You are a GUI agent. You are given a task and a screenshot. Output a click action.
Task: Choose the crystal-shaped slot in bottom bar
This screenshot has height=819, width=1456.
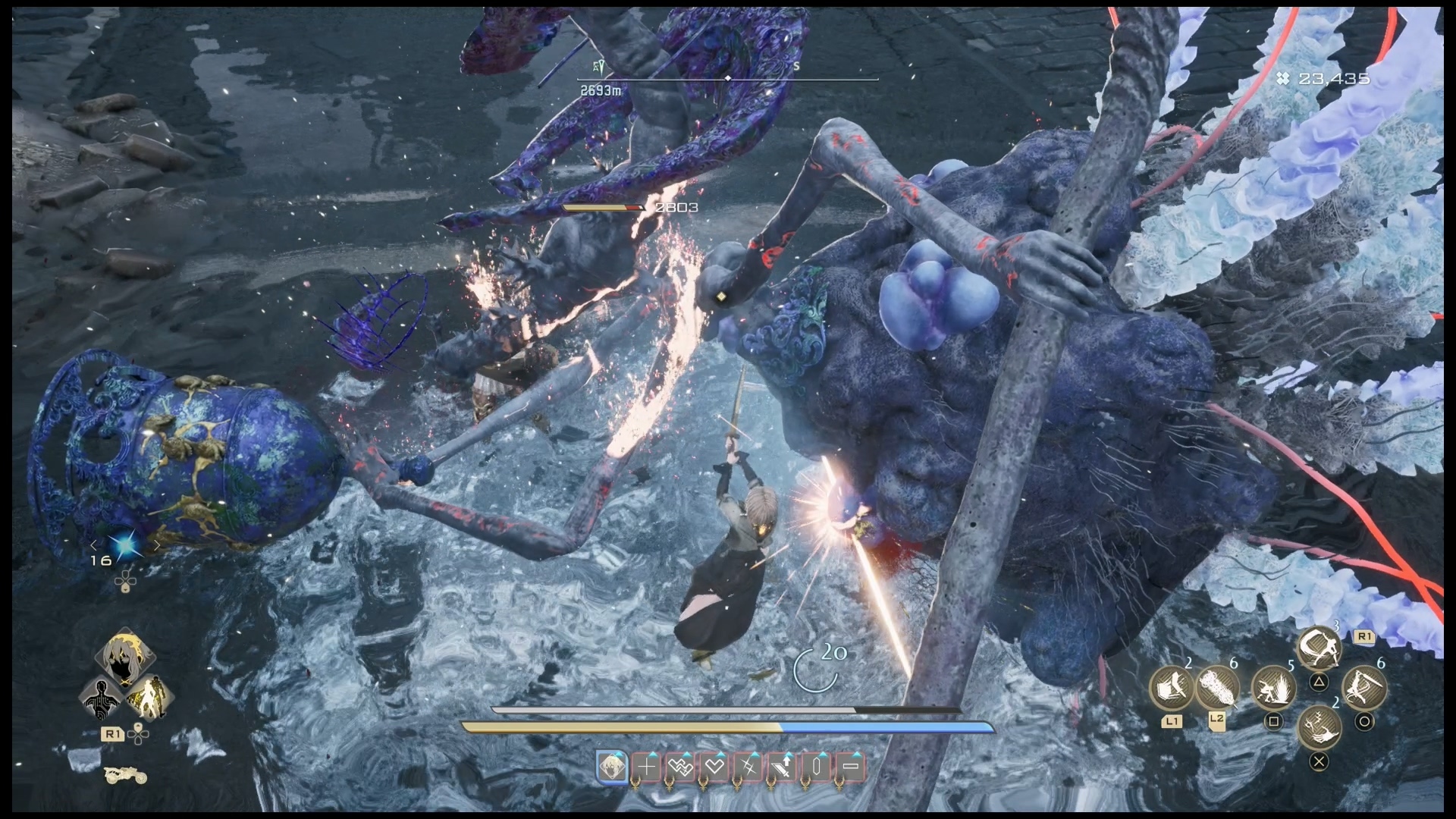tap(817, 767)
